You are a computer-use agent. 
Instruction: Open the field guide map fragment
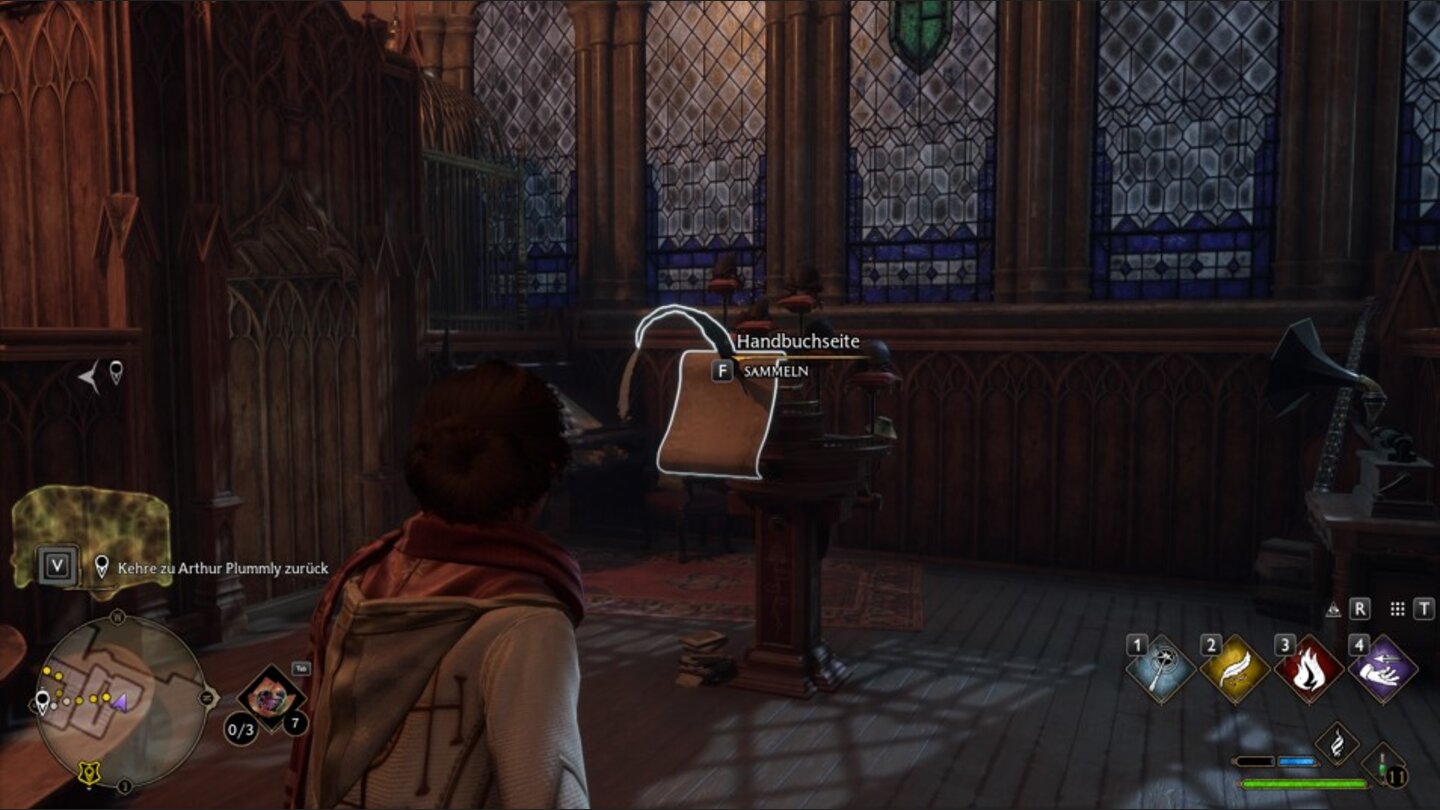tap(89, 526)
